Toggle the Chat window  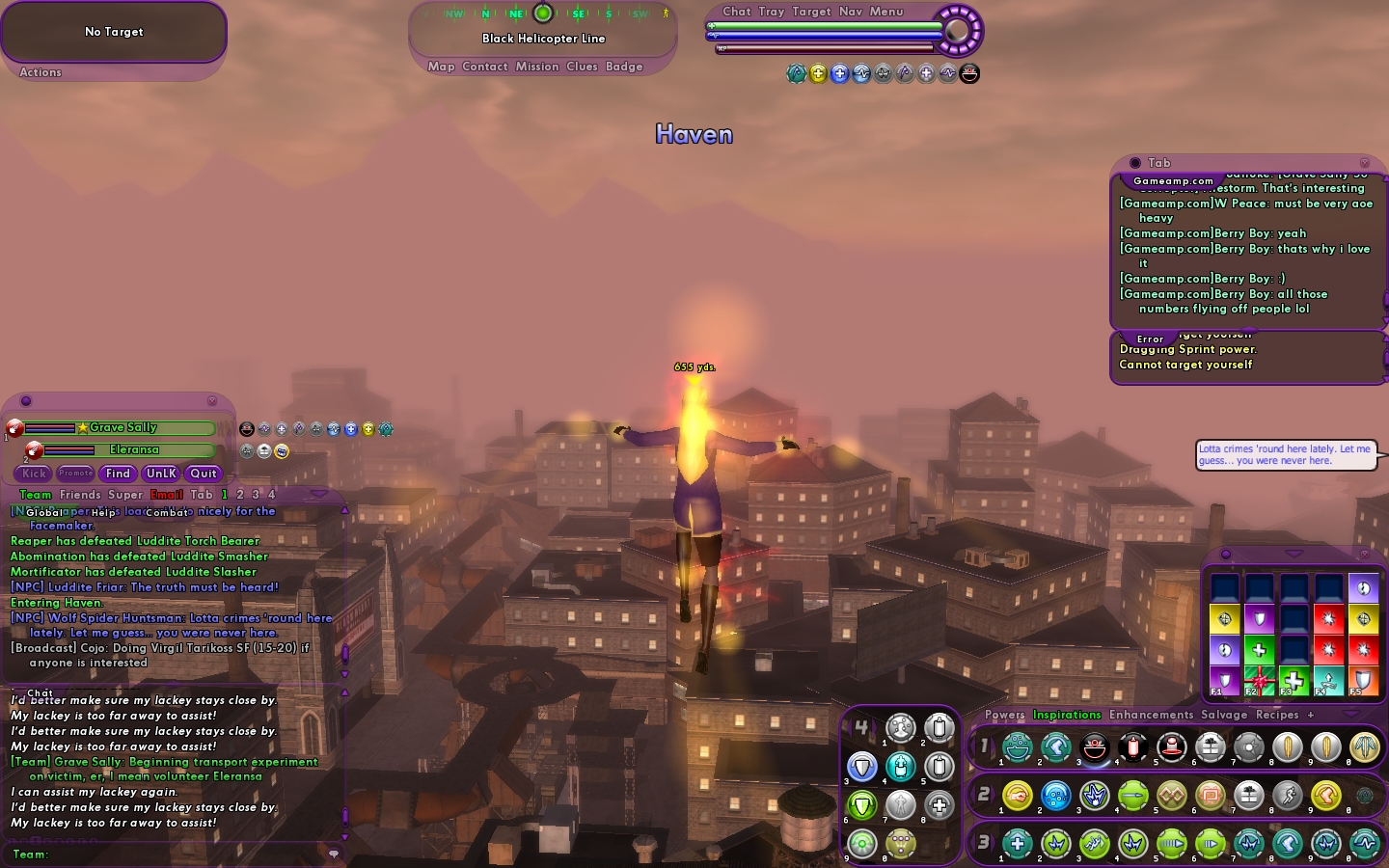[737, 12]
